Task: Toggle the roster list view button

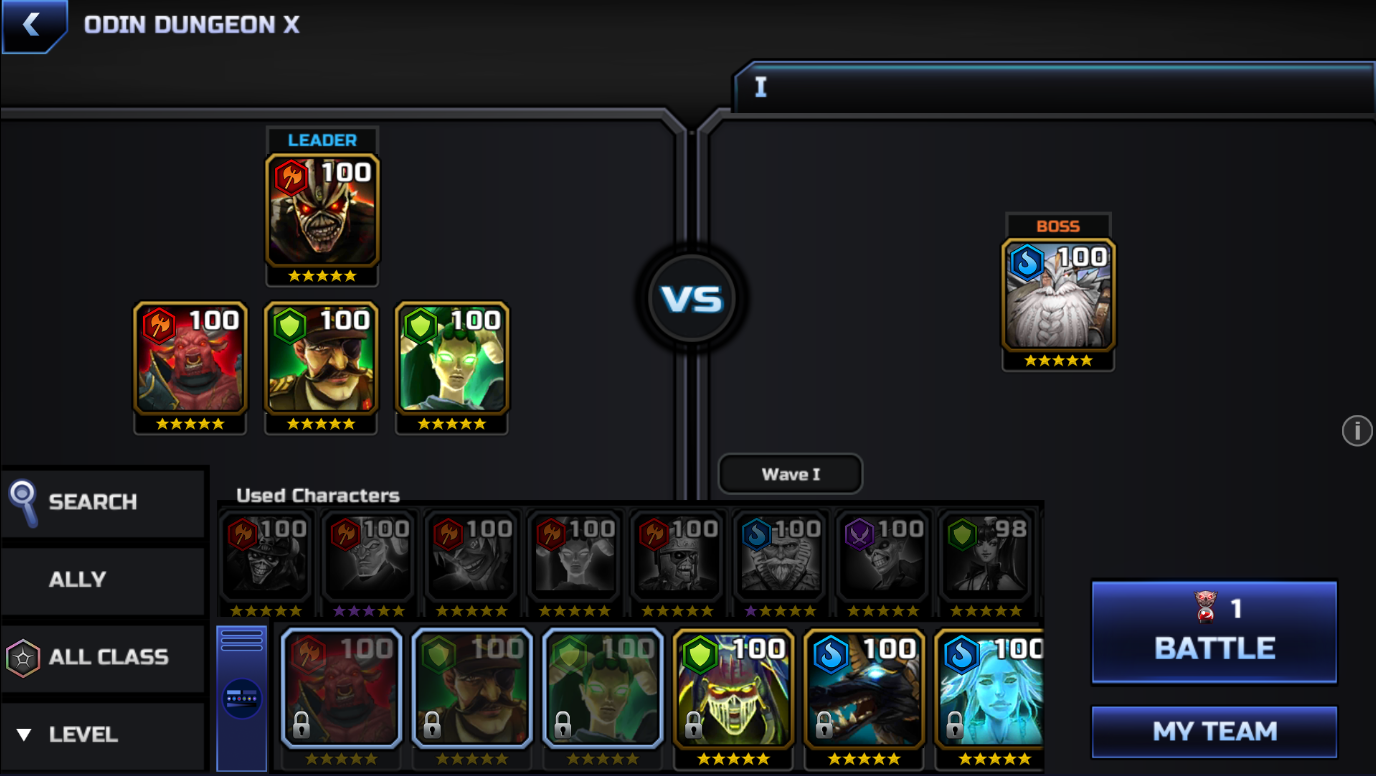Action: click(x=242, y=697)
